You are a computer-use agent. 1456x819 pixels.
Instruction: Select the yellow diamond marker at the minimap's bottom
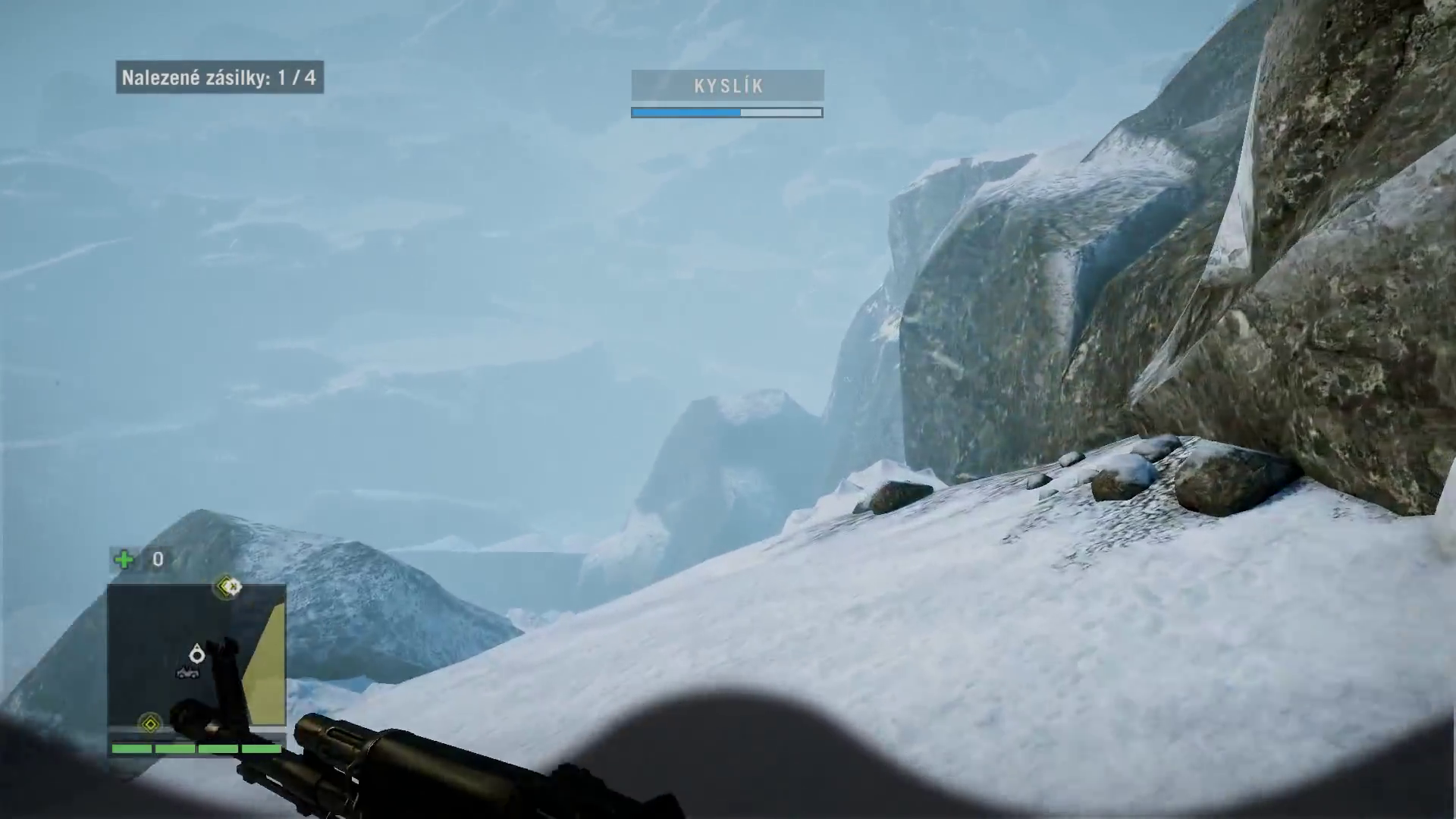coord(150,723)
